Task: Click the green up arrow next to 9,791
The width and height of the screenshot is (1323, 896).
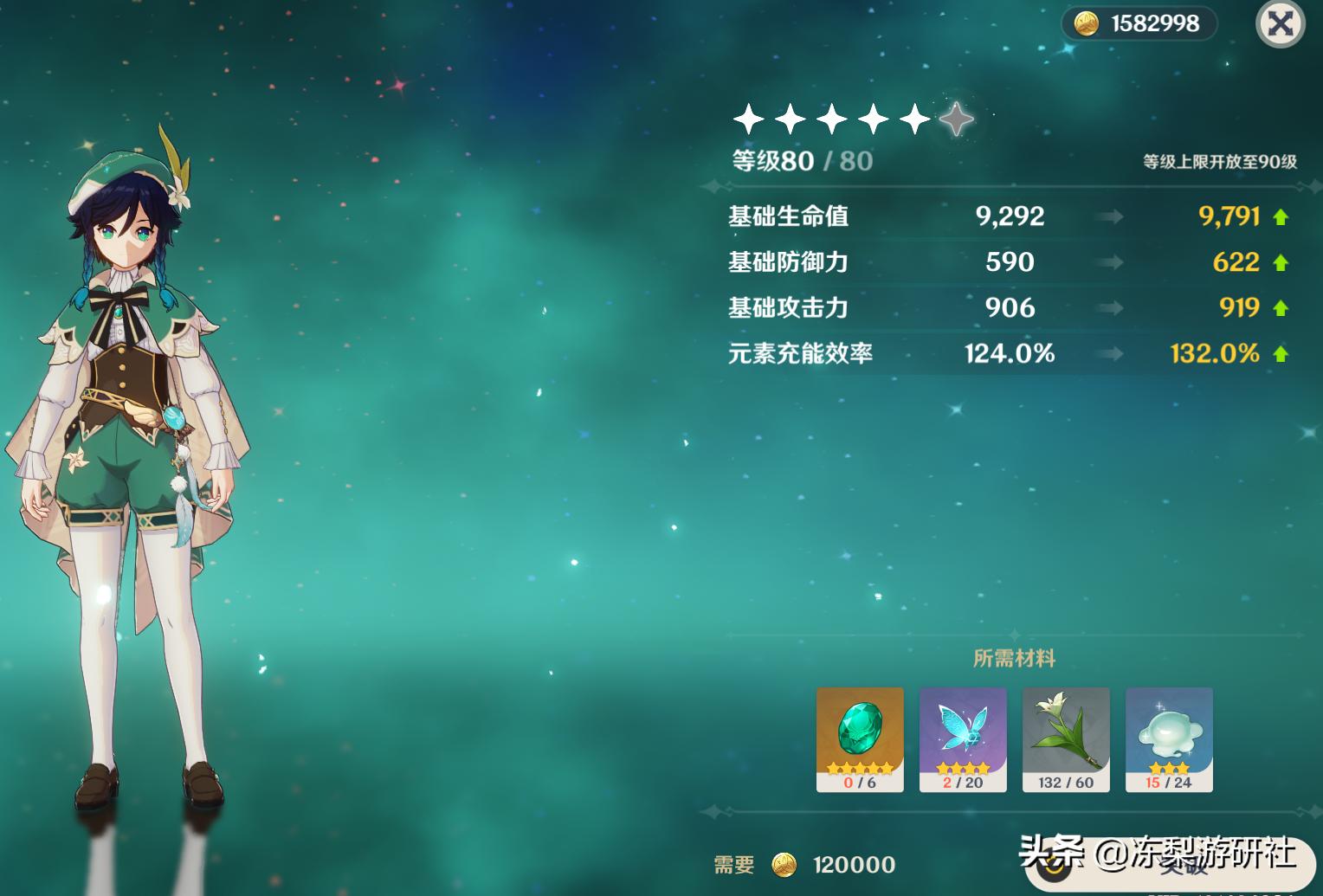Action: coord(1279,216)
